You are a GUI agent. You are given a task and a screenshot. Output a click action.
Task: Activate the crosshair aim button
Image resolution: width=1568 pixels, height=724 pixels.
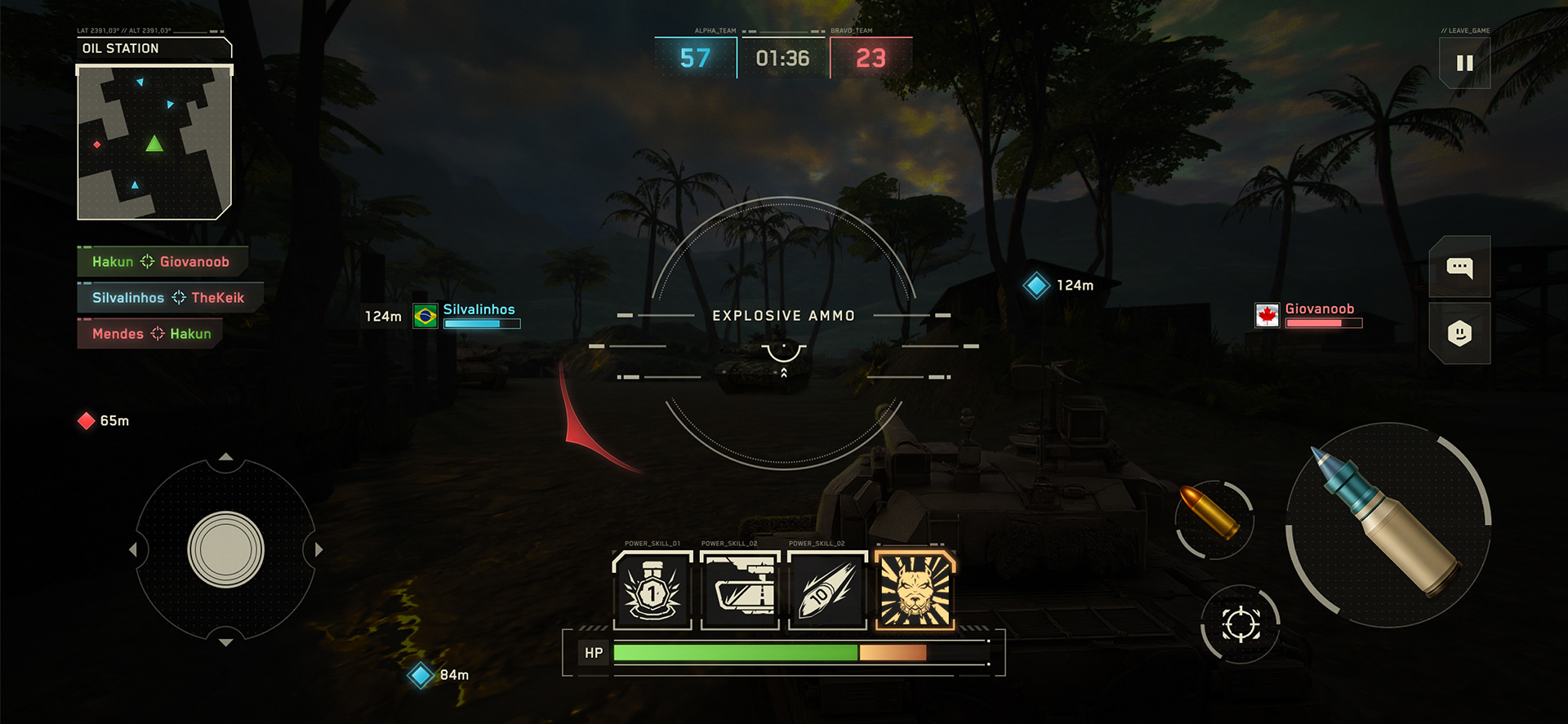pos(1241,624)
